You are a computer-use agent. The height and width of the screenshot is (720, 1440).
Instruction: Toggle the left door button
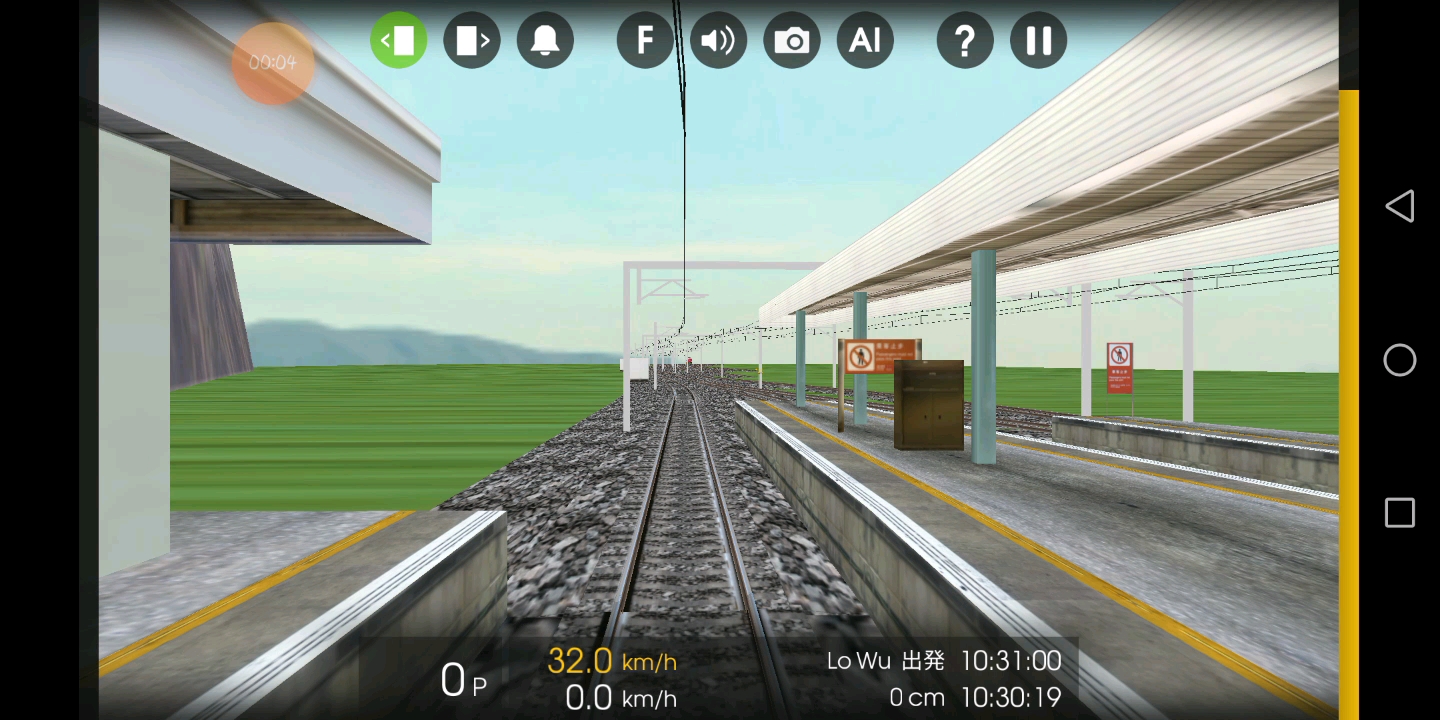point(399,40)
